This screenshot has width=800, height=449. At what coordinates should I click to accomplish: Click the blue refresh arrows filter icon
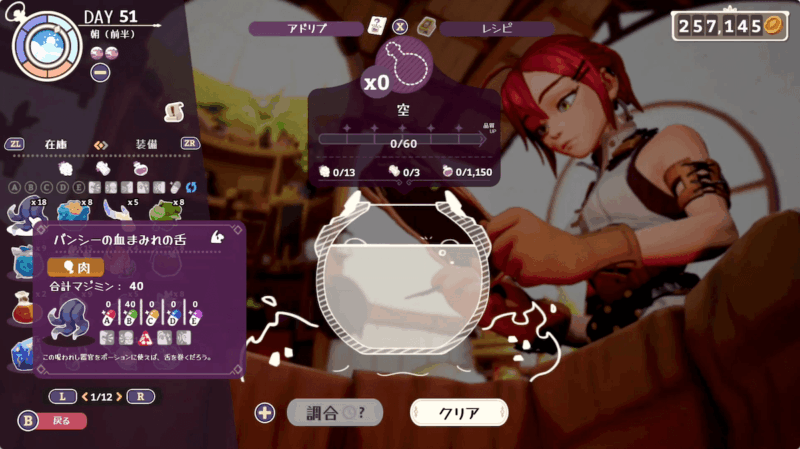(190, 187)
